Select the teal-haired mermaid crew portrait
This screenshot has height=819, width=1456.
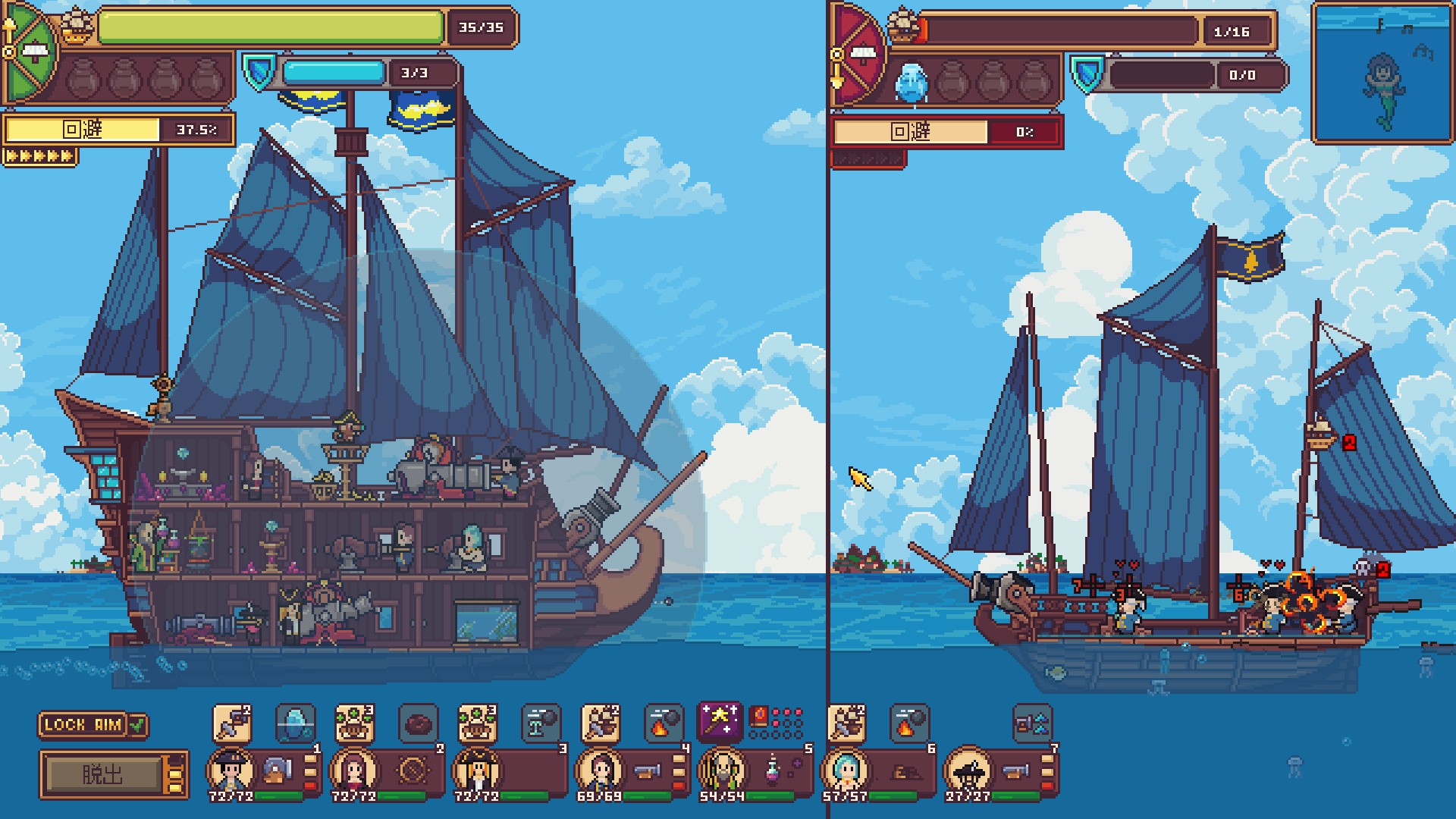pyautogui.click(x=845, y=769)
